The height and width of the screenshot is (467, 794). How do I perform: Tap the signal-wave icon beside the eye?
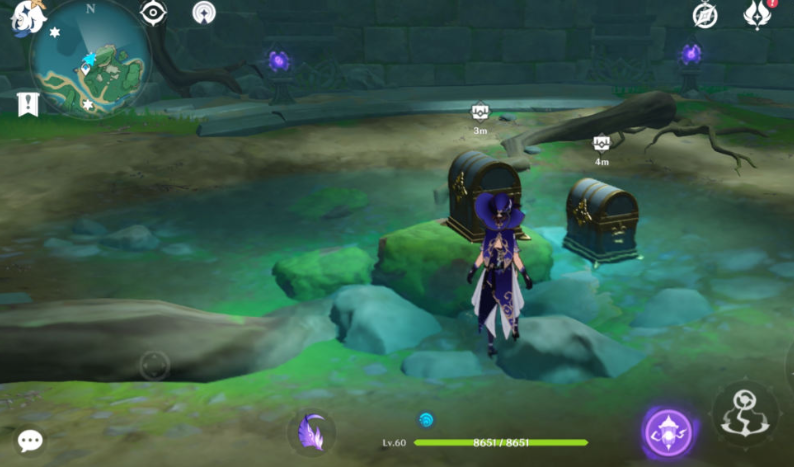click(204, 13)
